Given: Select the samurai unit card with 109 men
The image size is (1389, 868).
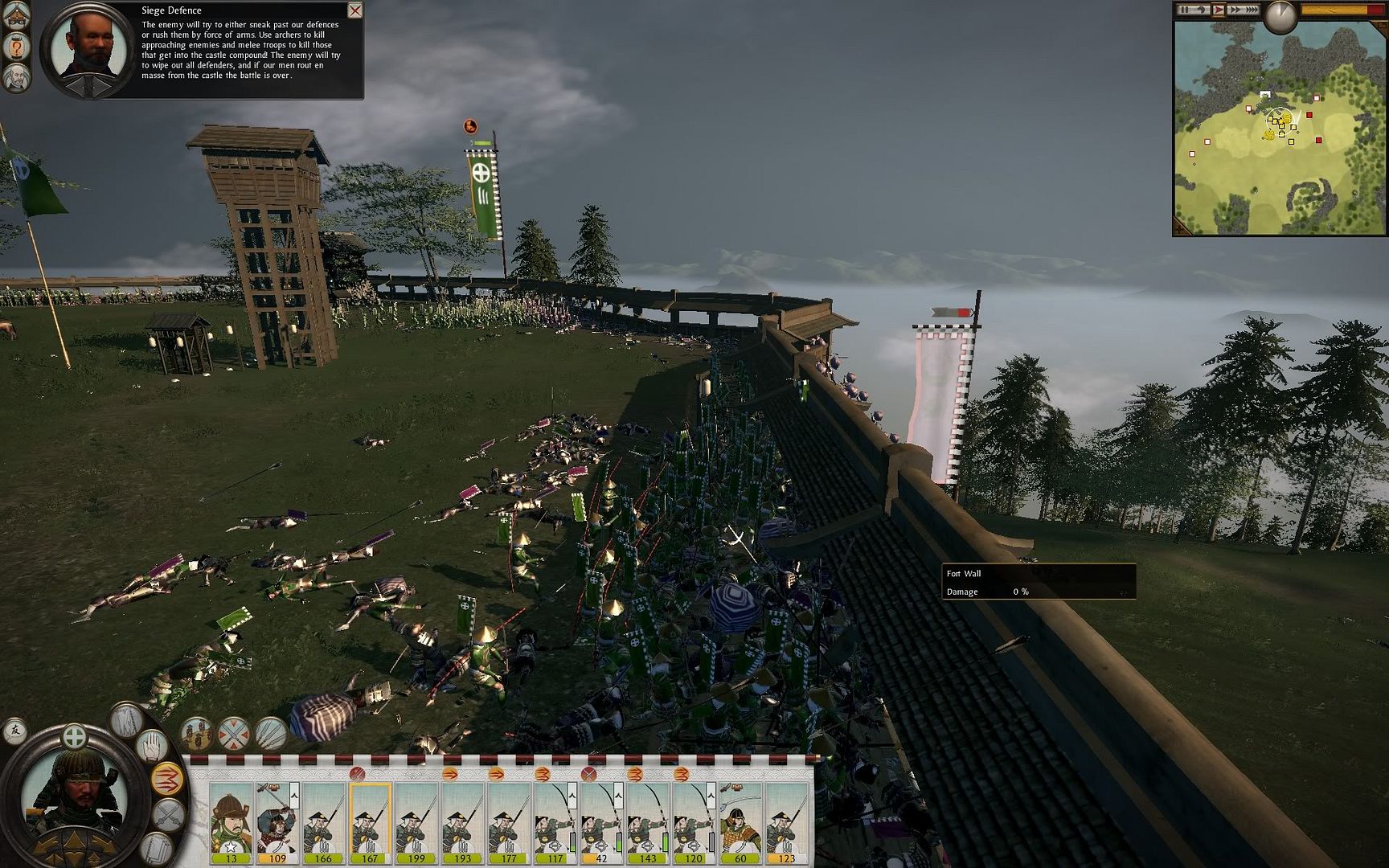Looking at the screenshot, I should click(x=277, y=821).
